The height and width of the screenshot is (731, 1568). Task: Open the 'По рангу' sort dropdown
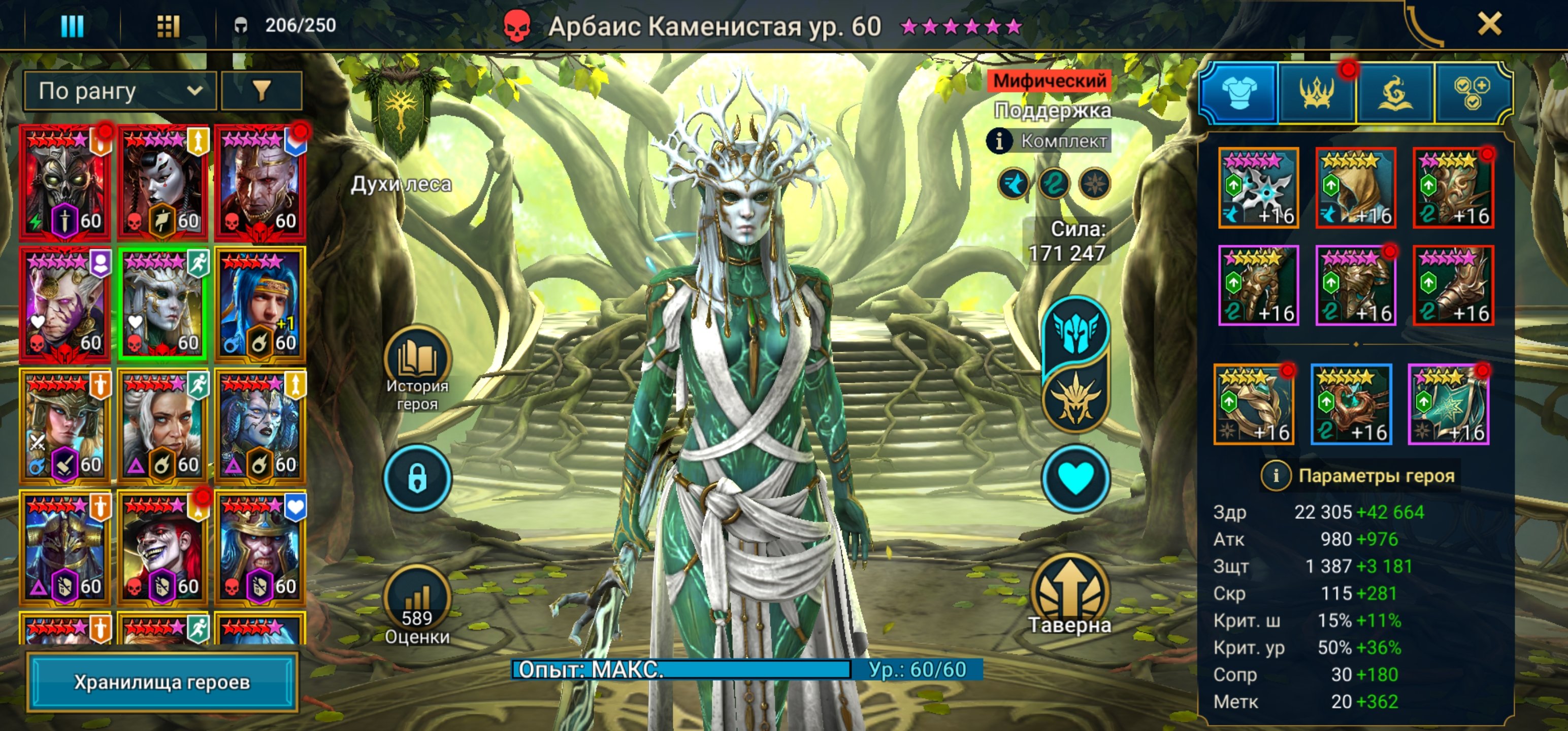[x=120, y=91]
